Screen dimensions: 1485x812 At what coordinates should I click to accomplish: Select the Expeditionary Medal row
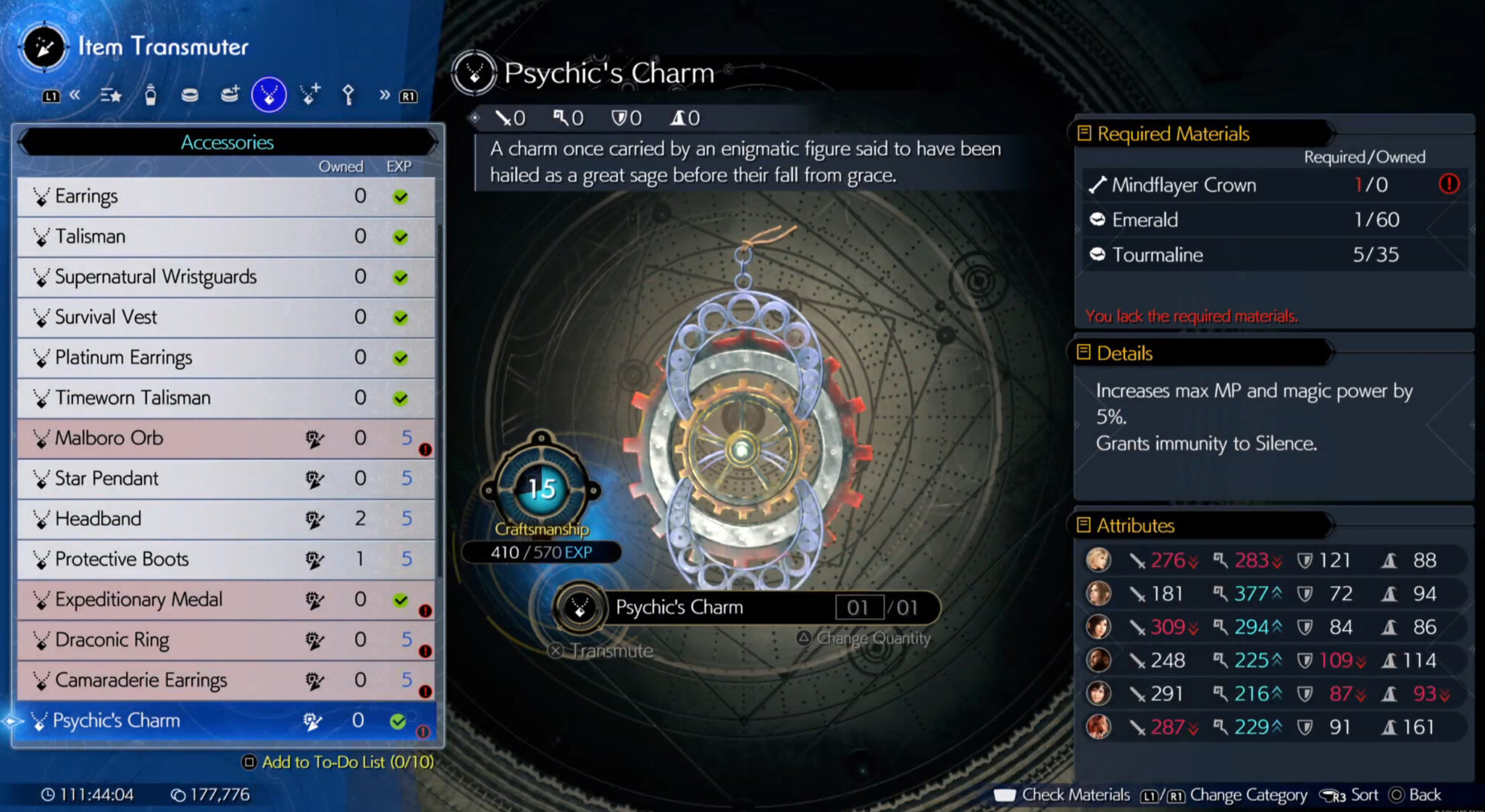tap(226, 600)
